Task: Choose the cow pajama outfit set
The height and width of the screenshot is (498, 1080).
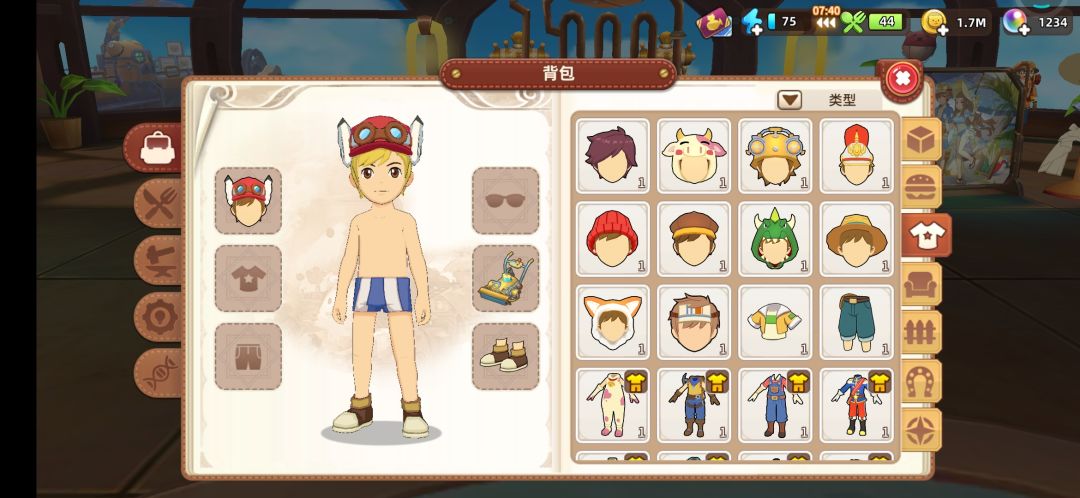Action: (x=612, y=404)
